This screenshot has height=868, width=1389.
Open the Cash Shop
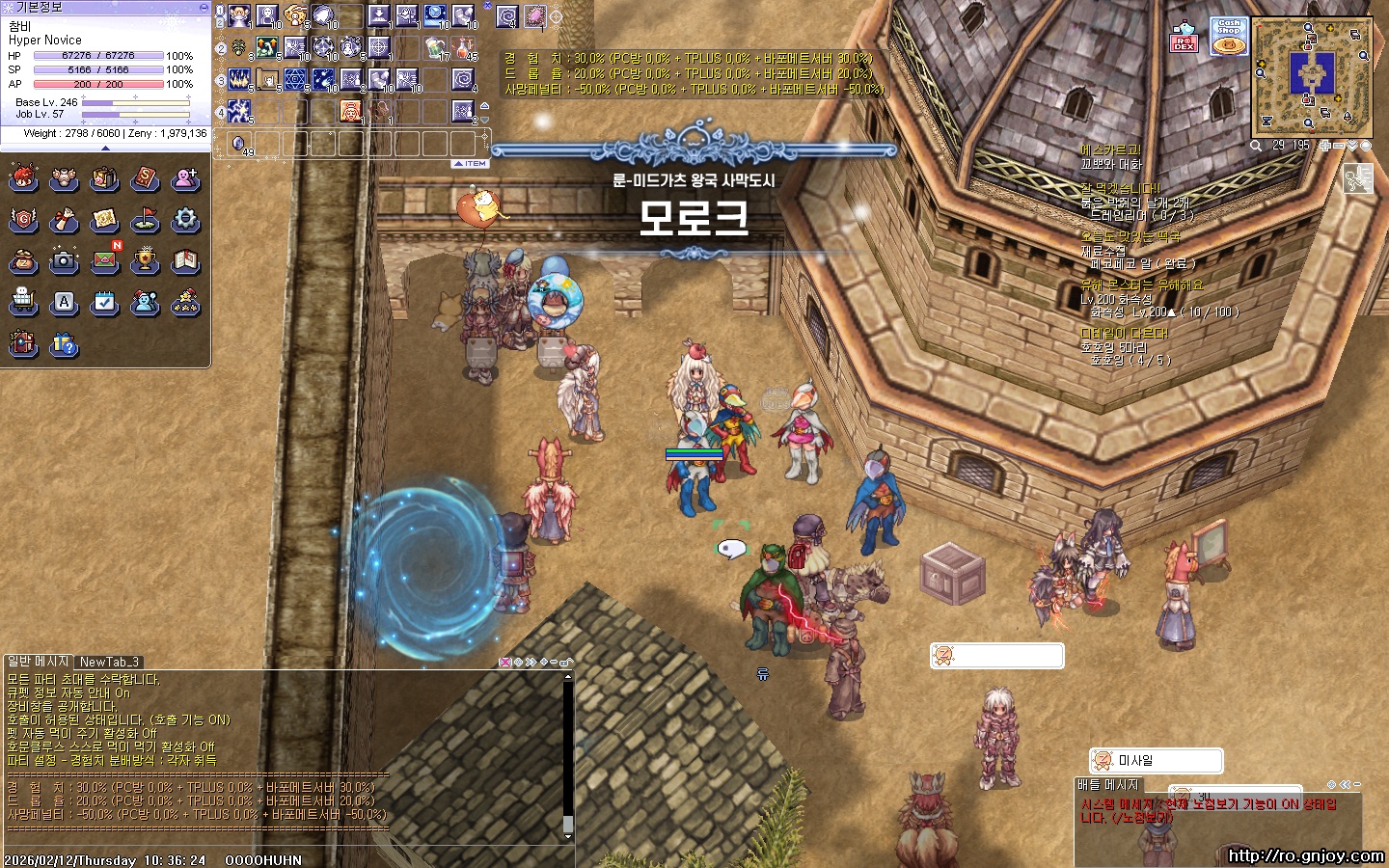pyautogui.click(x=1229, y=37)
